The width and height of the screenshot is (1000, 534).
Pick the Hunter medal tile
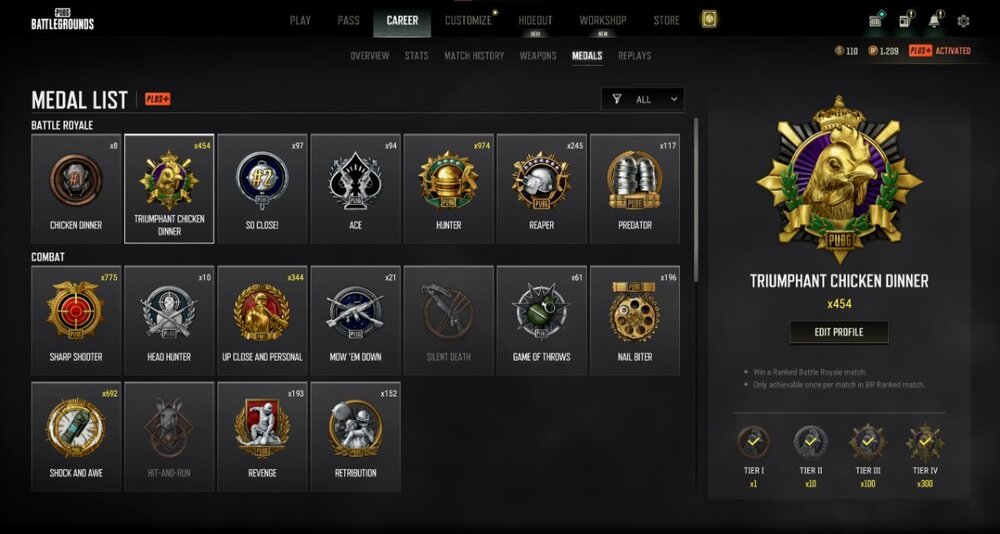448,189
